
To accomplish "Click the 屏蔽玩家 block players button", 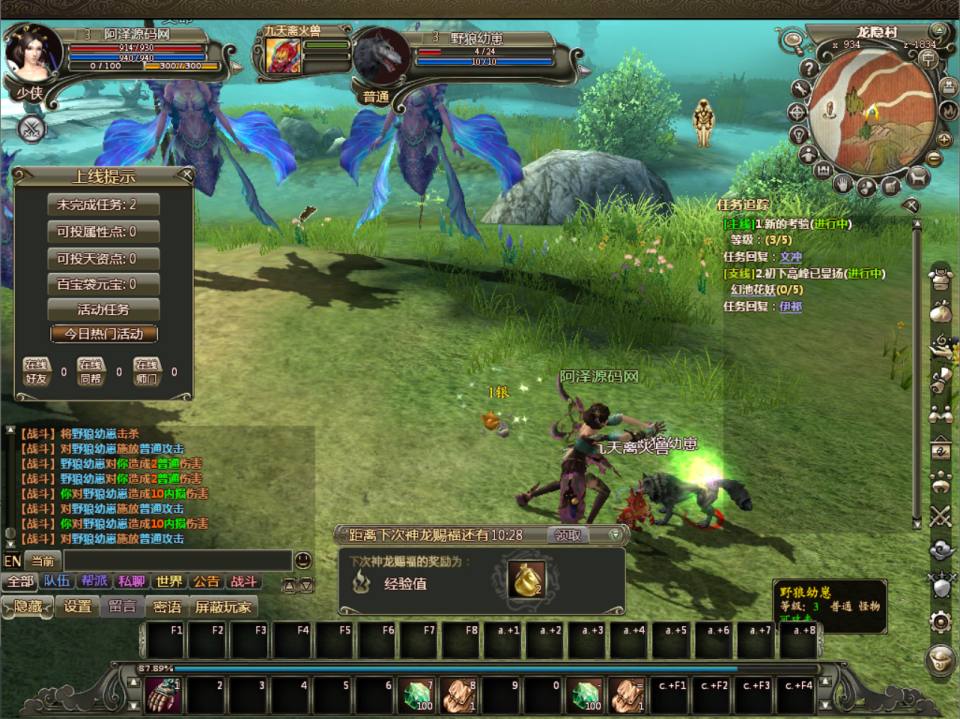I will tap(223, 607).
